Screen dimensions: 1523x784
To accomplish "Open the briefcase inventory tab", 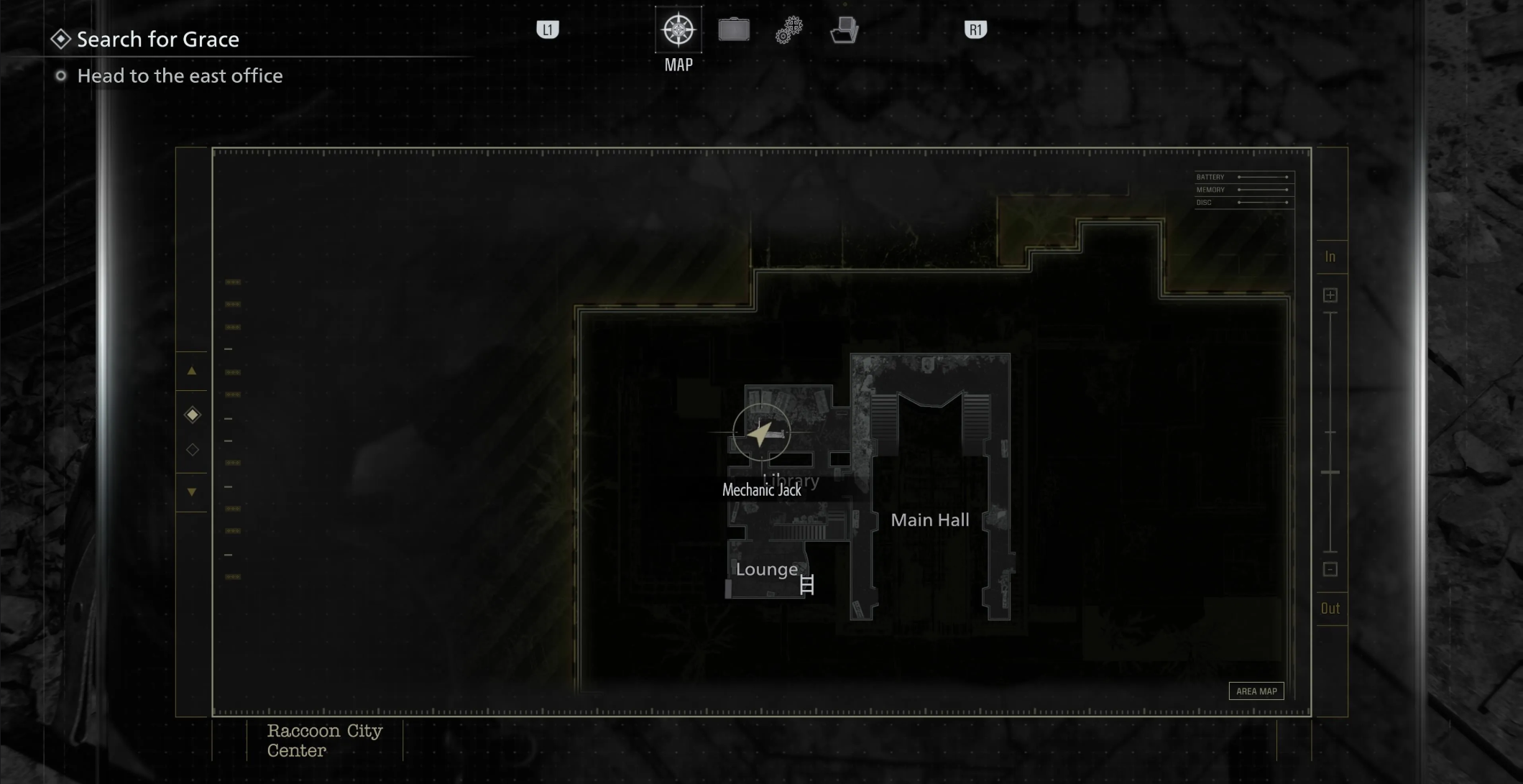I will coord(734,30).
